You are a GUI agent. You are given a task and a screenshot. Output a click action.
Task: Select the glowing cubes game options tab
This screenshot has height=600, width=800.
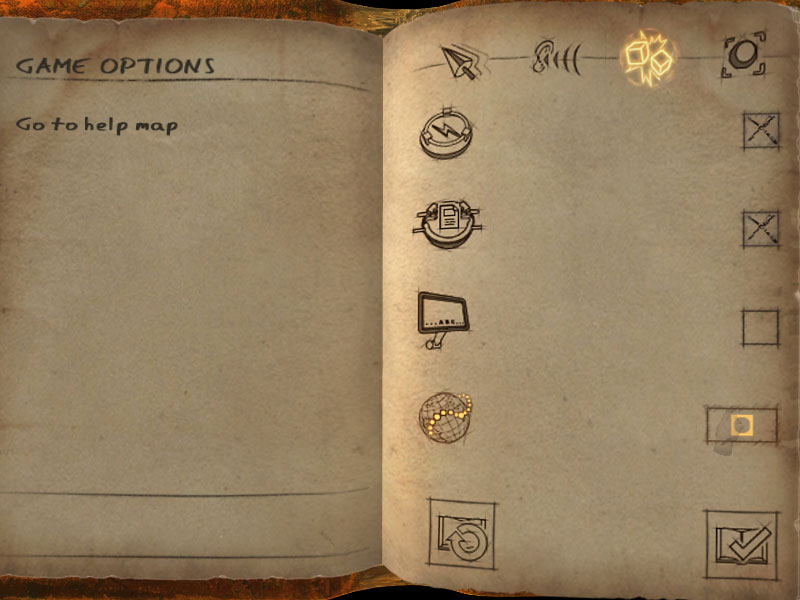[648, 56]
